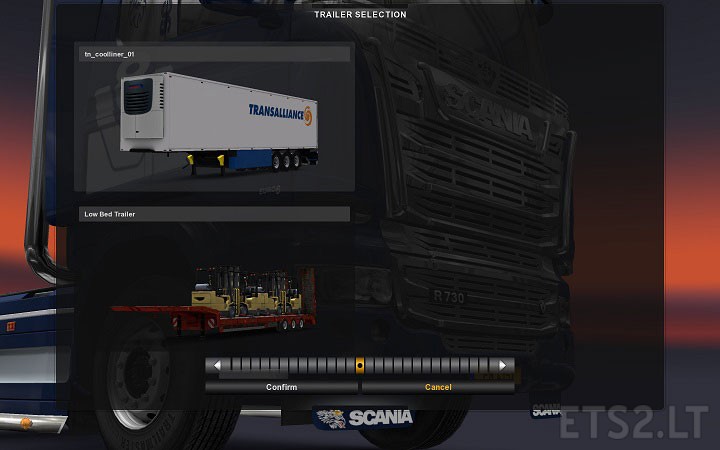Confirm the trailer selection
Viewport: 720px width, 450px height.
281,387
